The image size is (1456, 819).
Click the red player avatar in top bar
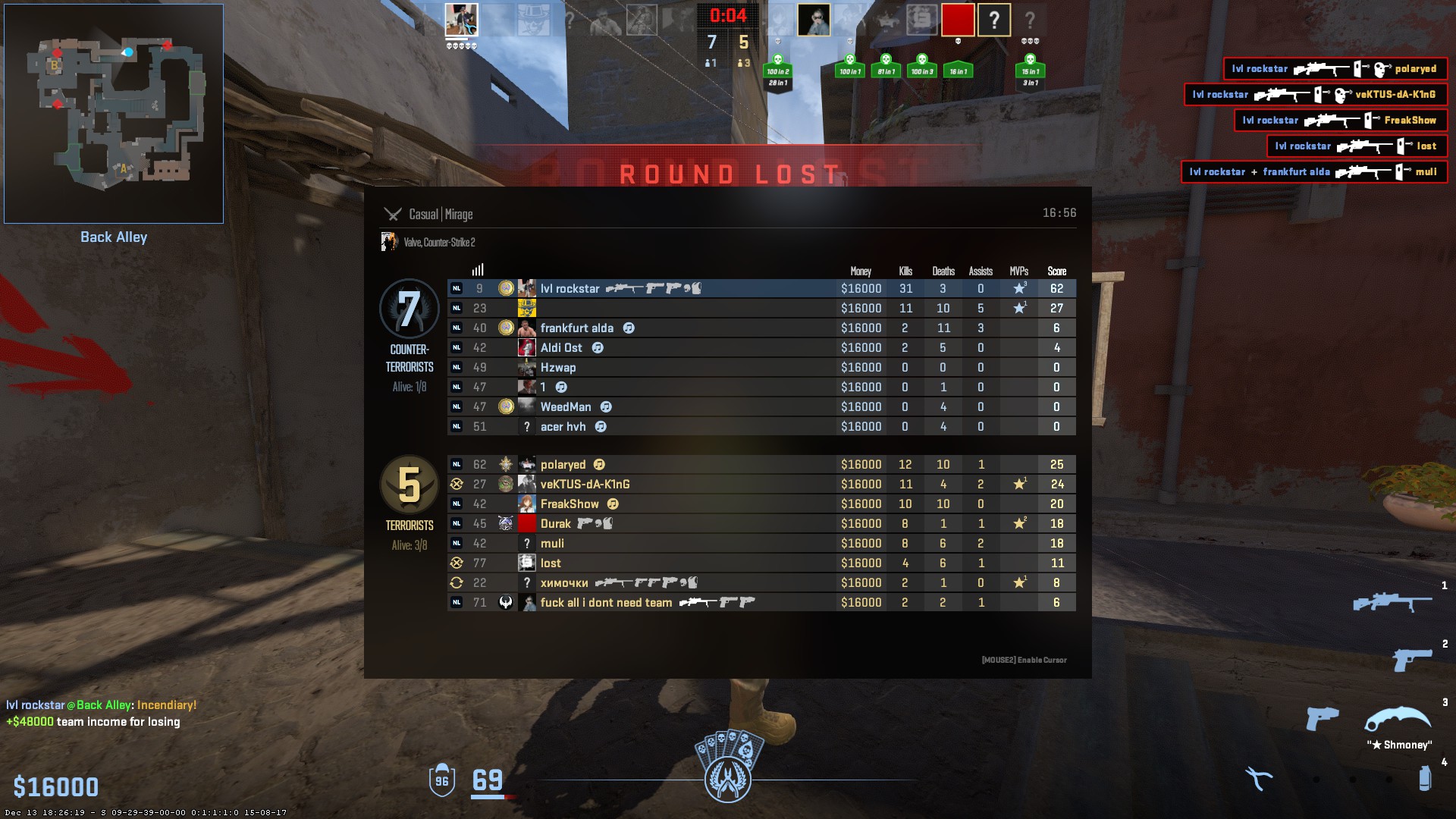point(958,20)
